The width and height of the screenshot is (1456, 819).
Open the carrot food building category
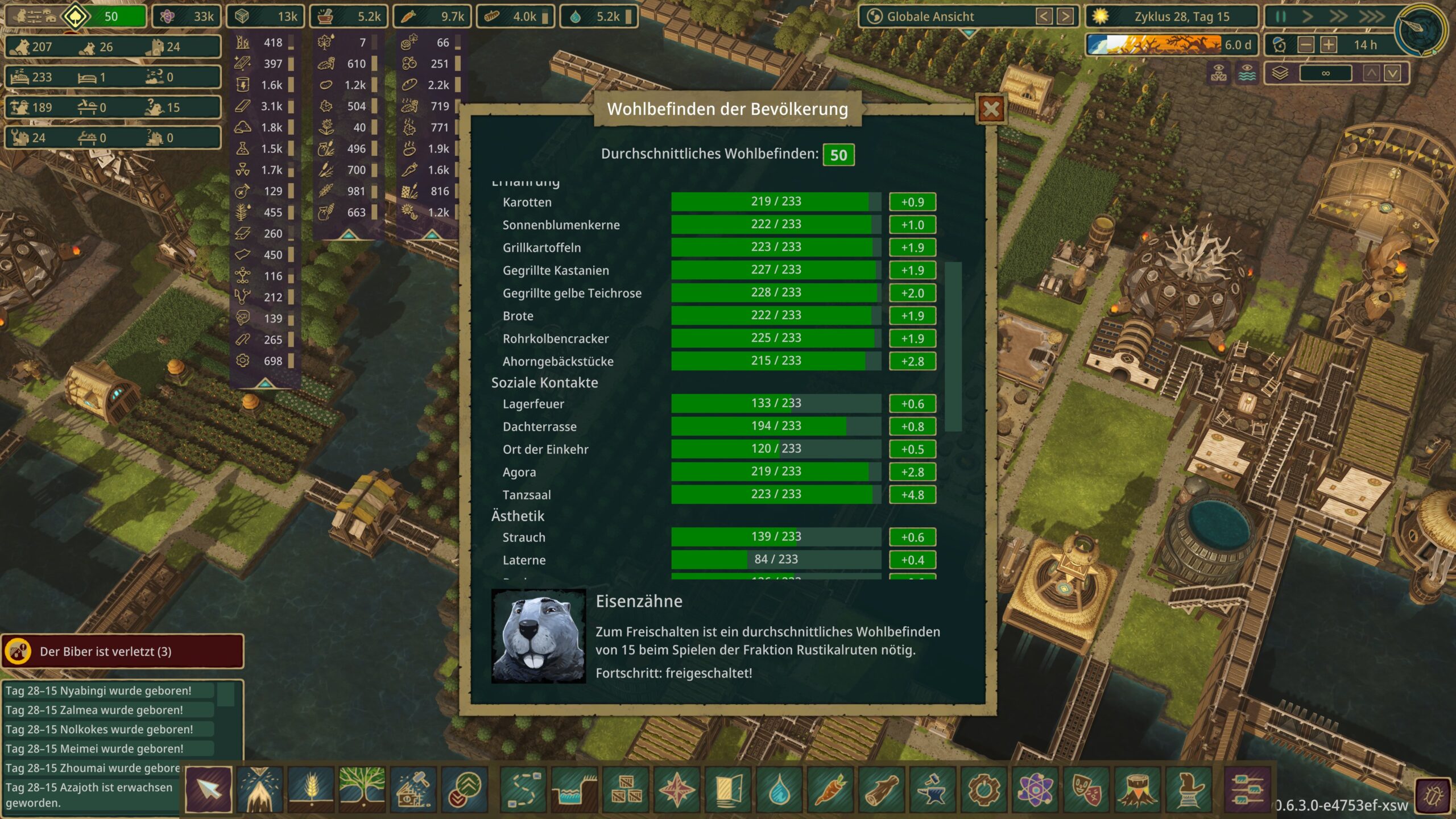[830, 789]
